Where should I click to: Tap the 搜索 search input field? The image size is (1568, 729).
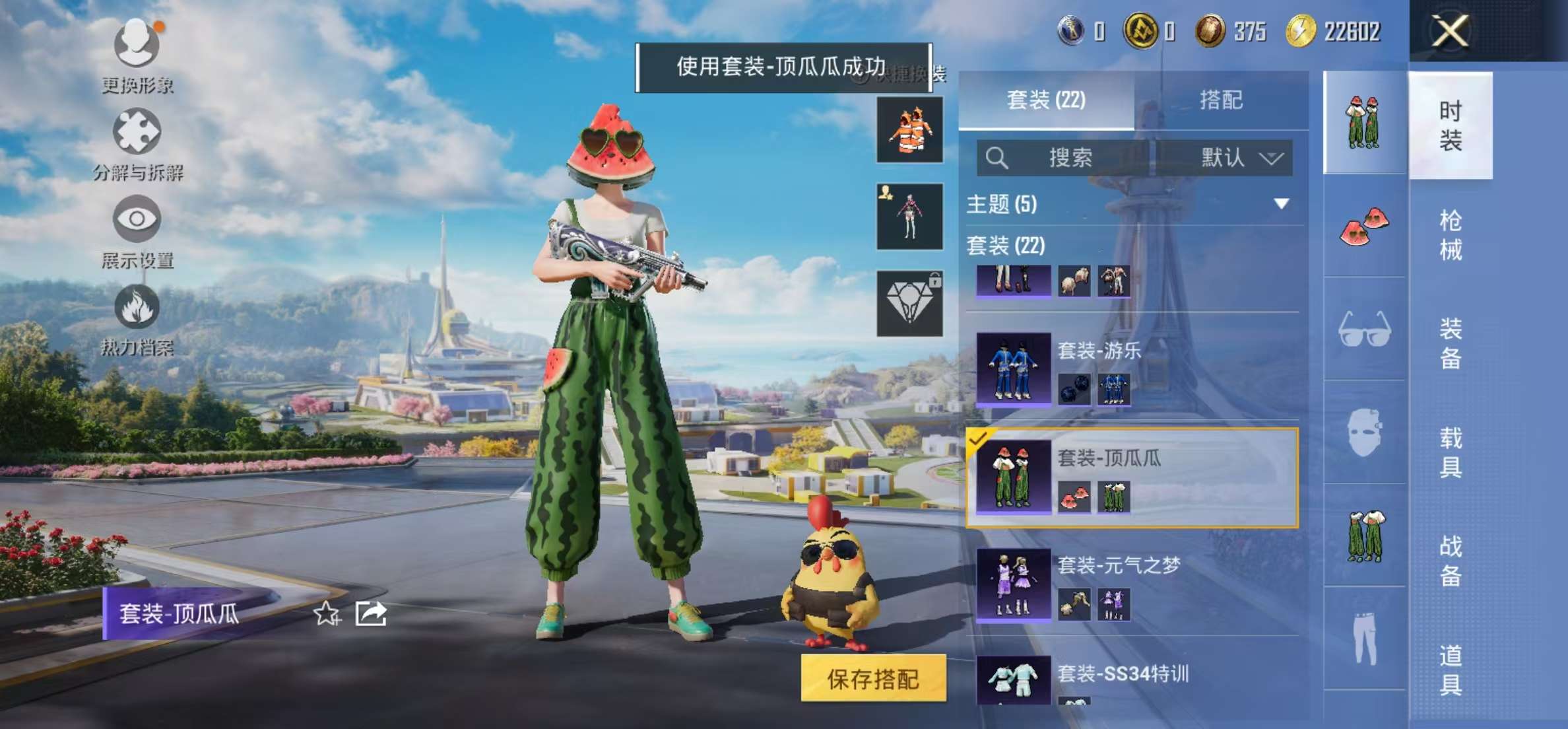coord(1069,158)
